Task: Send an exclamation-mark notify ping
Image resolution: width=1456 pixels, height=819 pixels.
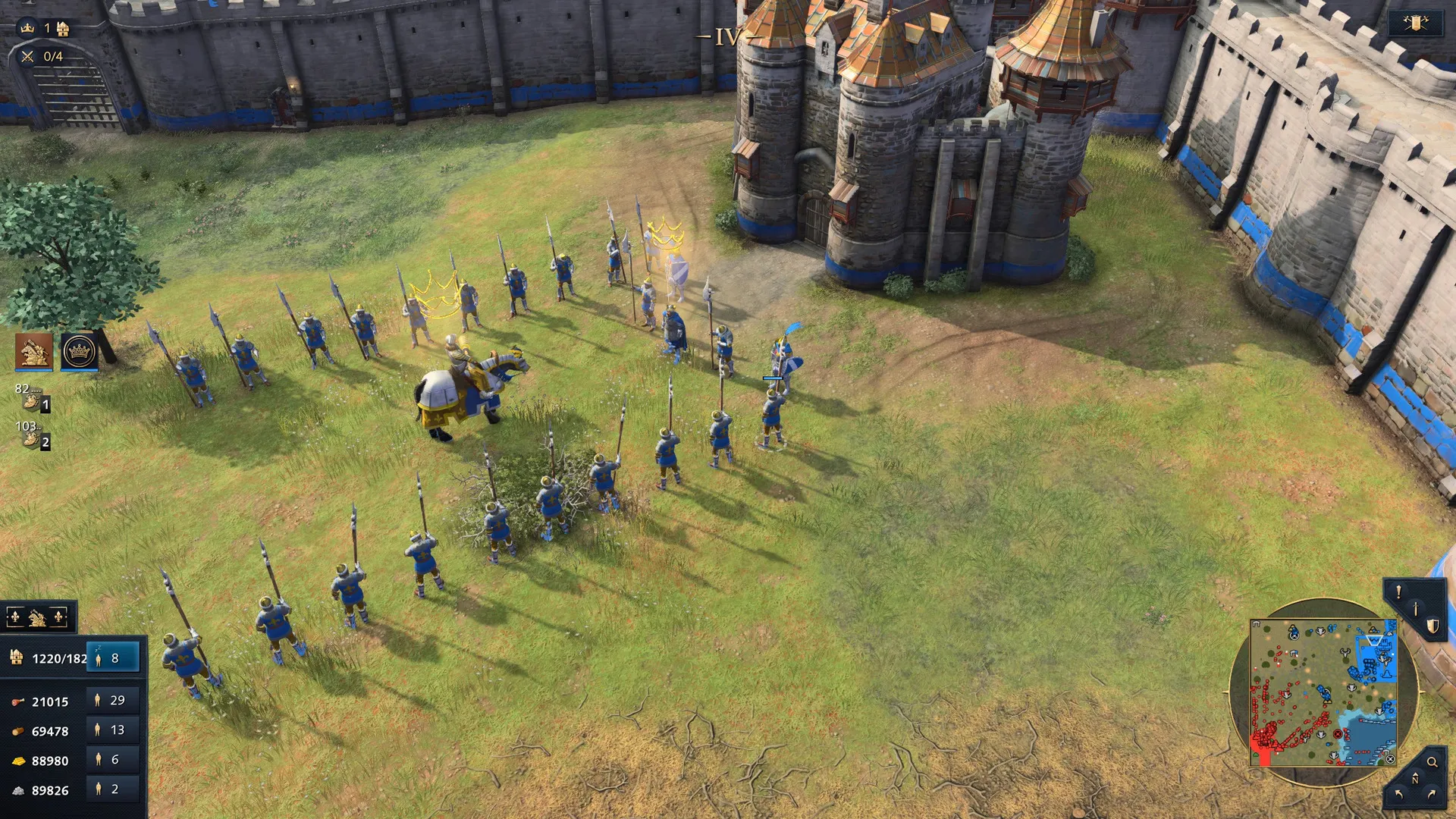Action: pyautogui.click(x=1398, y=592)
